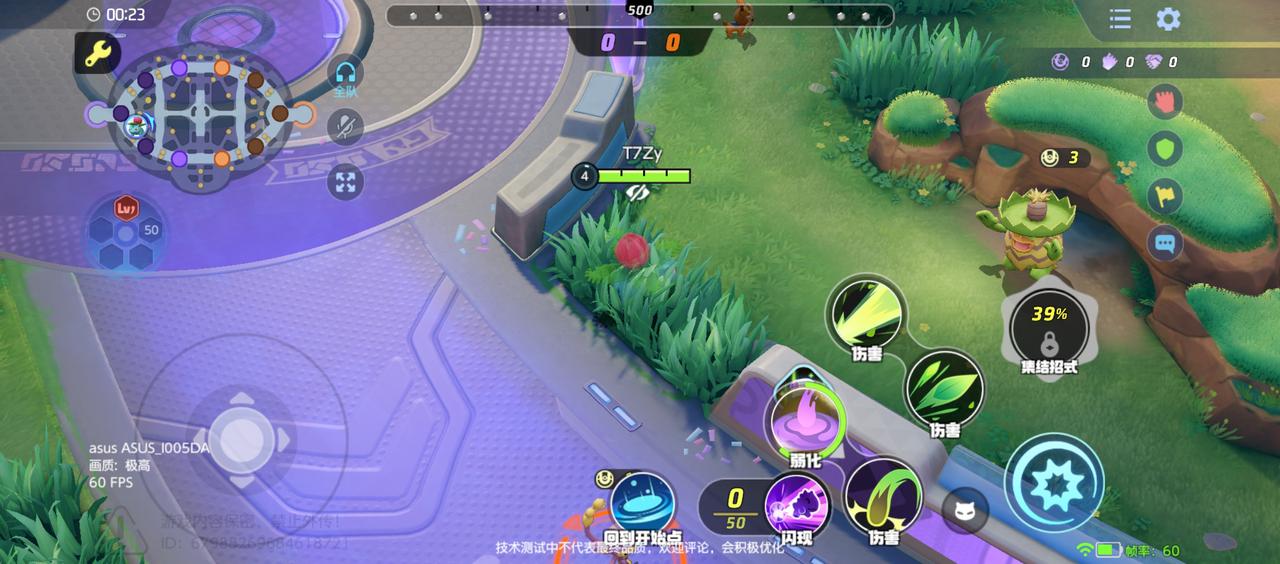Image resolution: width=1280 pixels, height=564 pixels.
Task: Cast the 弱化 purple pool skill
Action: pyautogui.click(x=805, y=421)
